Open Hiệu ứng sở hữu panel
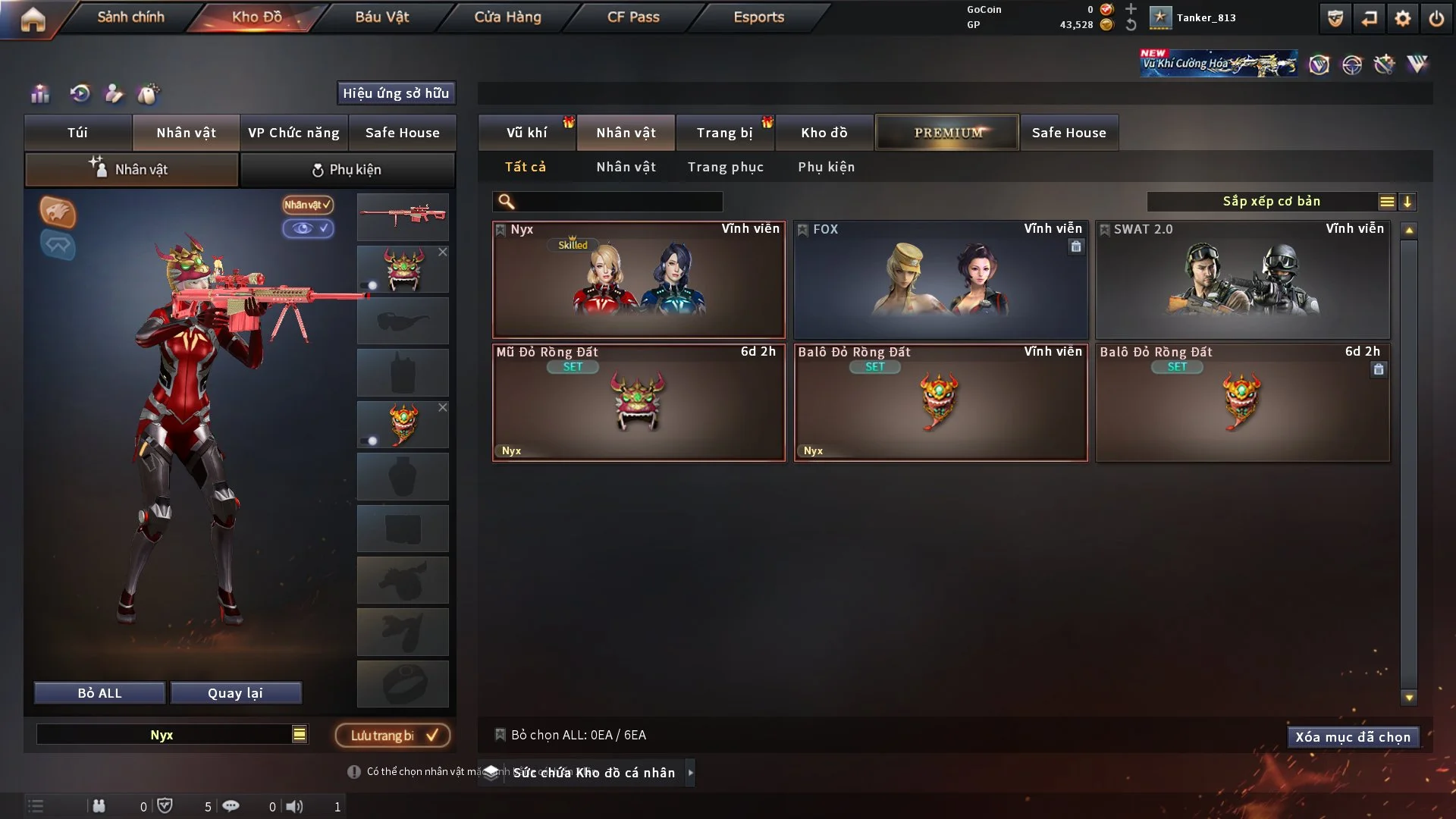This screenshot has width=1456, height=819. click(396, 93)
